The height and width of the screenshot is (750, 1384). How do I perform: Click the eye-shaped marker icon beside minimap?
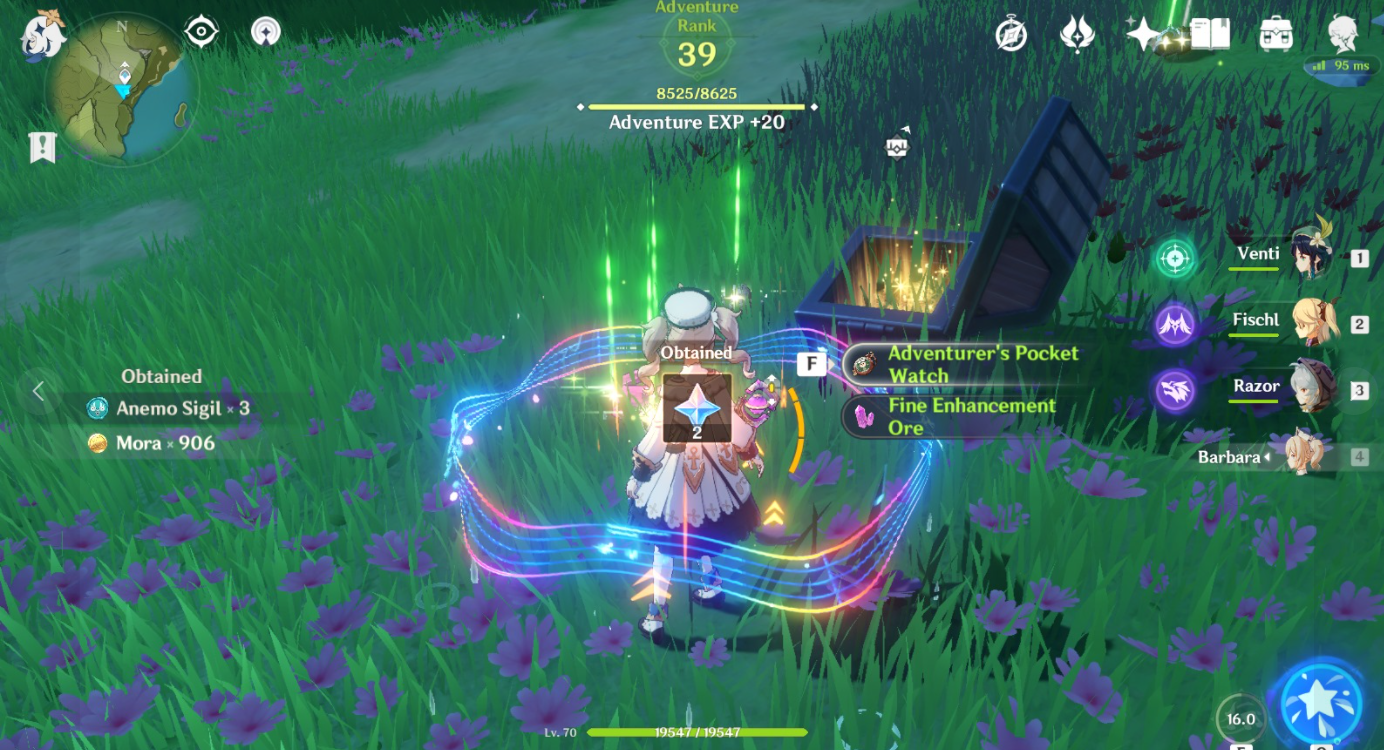tap(201, 31)
